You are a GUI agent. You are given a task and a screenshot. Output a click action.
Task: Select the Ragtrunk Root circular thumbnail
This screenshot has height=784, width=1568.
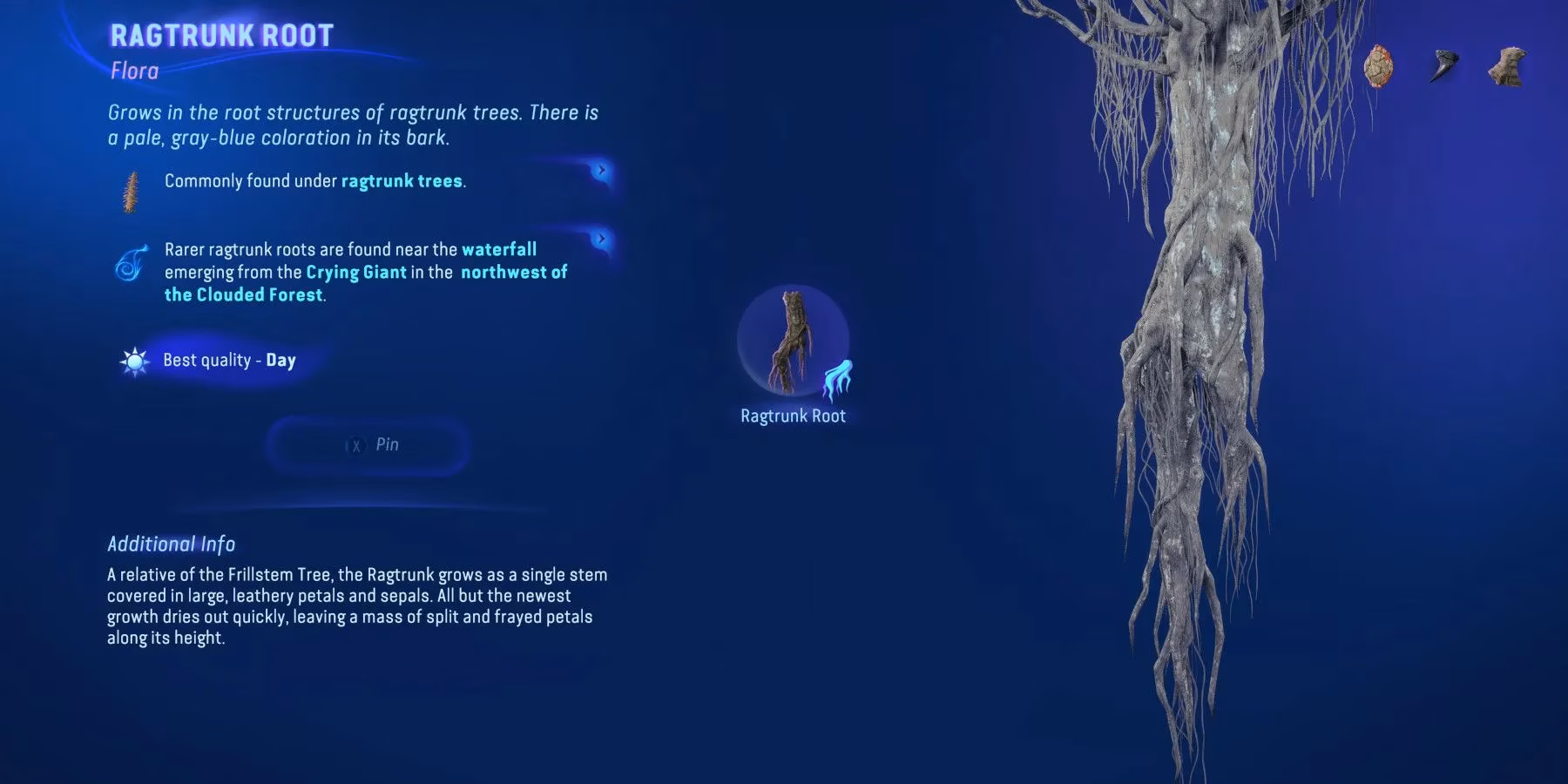793,344
